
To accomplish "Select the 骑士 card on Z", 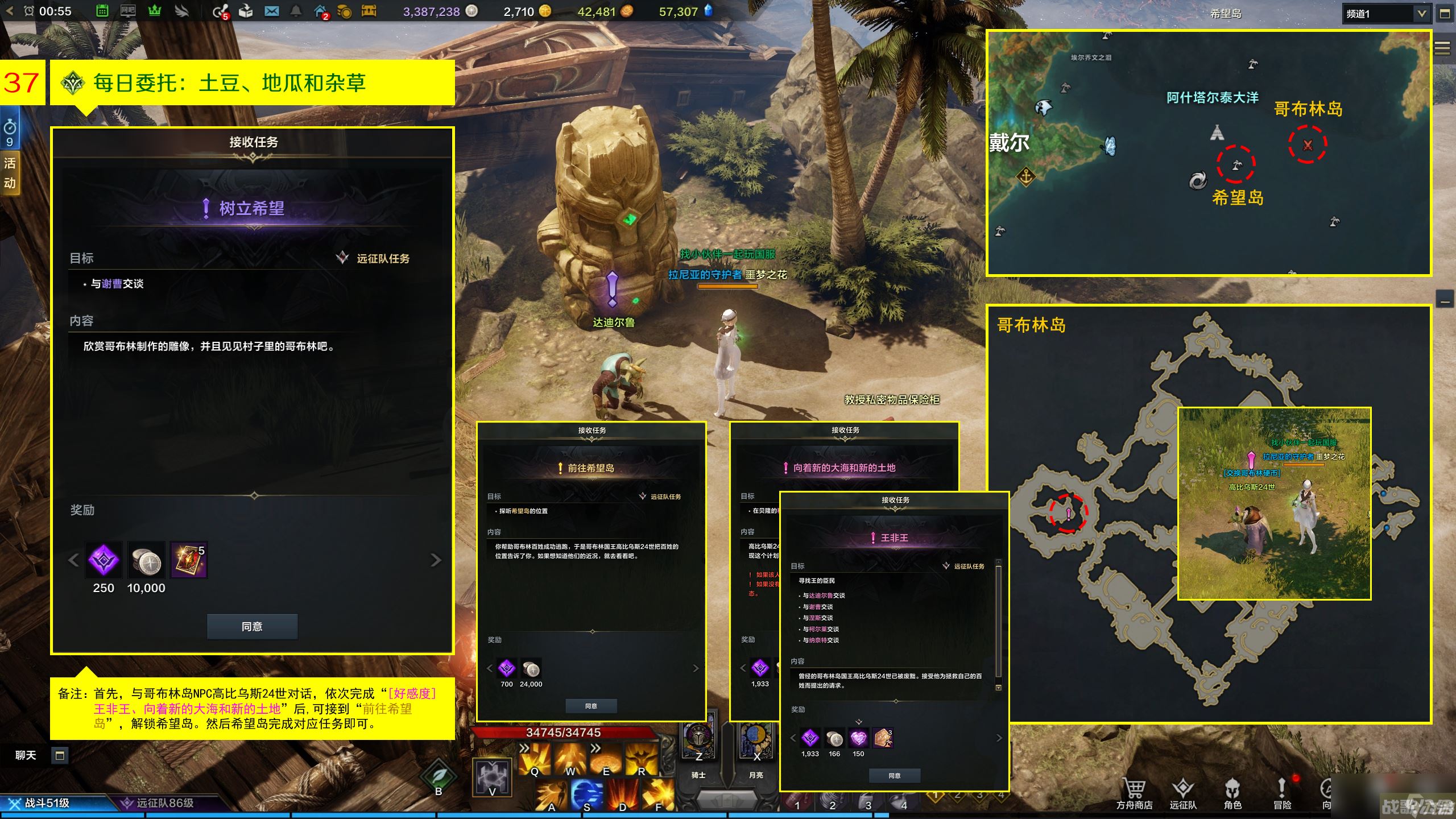I will pyautogui.click(x=698, y=742).
